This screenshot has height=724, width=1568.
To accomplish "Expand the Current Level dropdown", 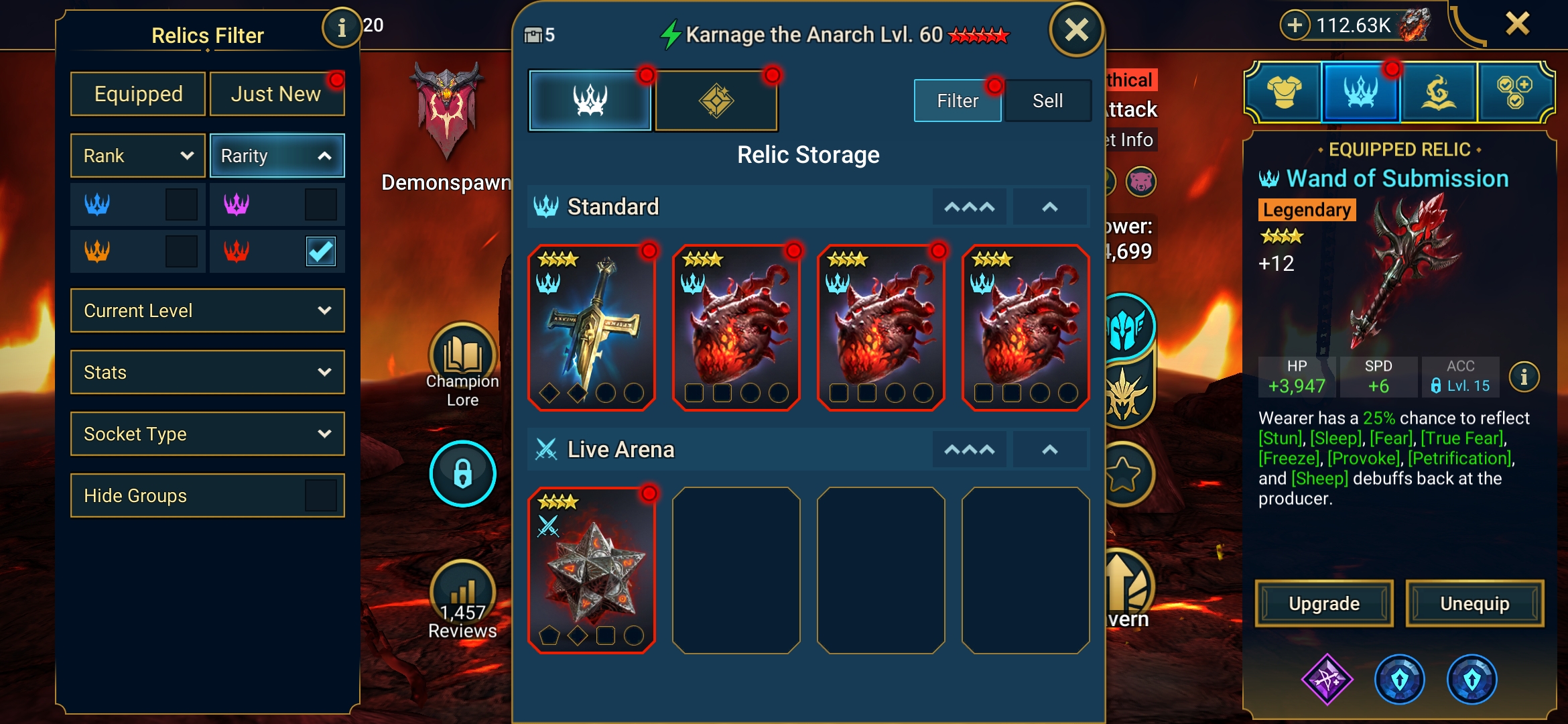I will tap(208, 310).
